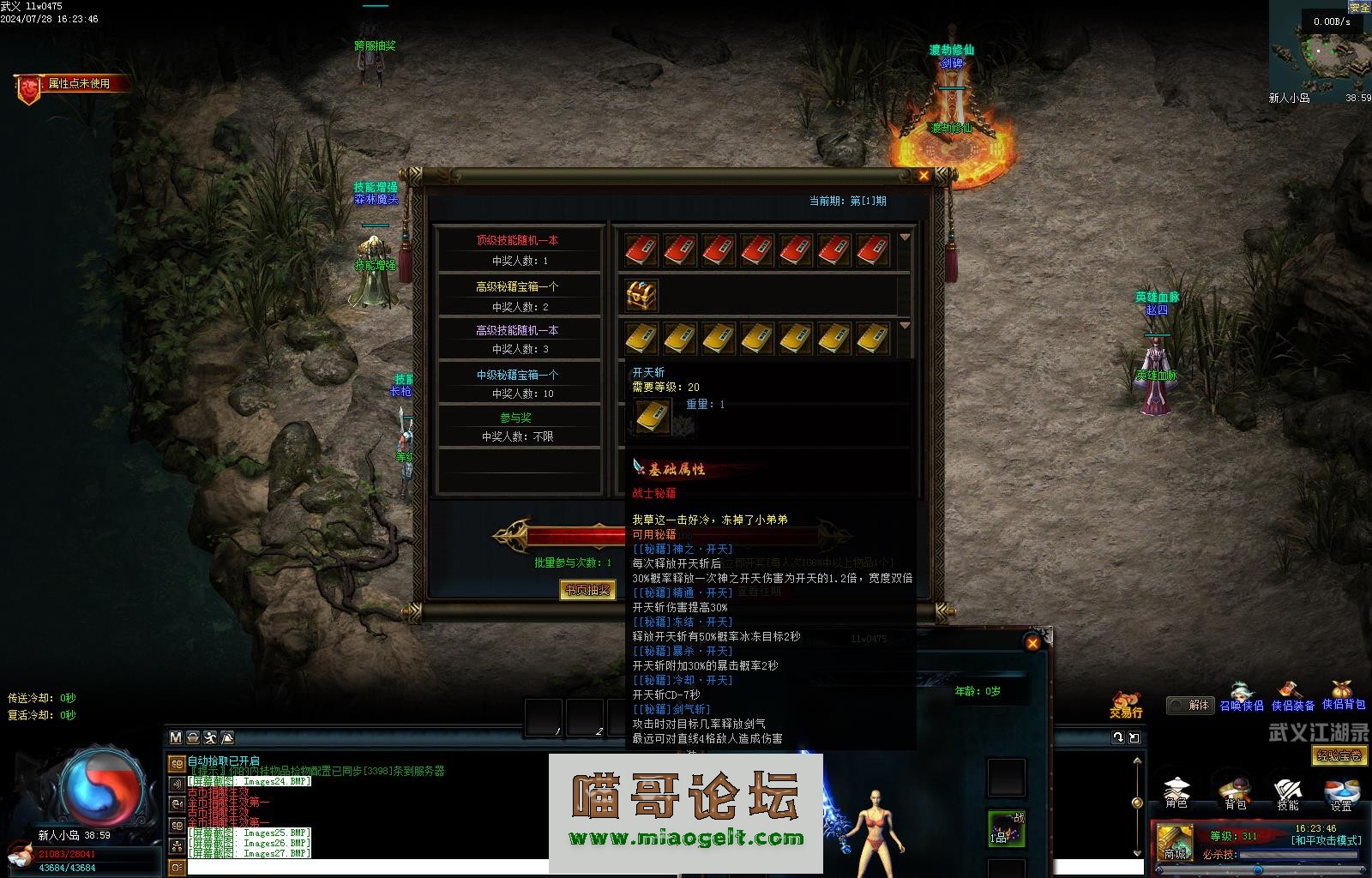1372x878 pixels.
Task: Close the lower character panel
Action: pos(1032,643)
